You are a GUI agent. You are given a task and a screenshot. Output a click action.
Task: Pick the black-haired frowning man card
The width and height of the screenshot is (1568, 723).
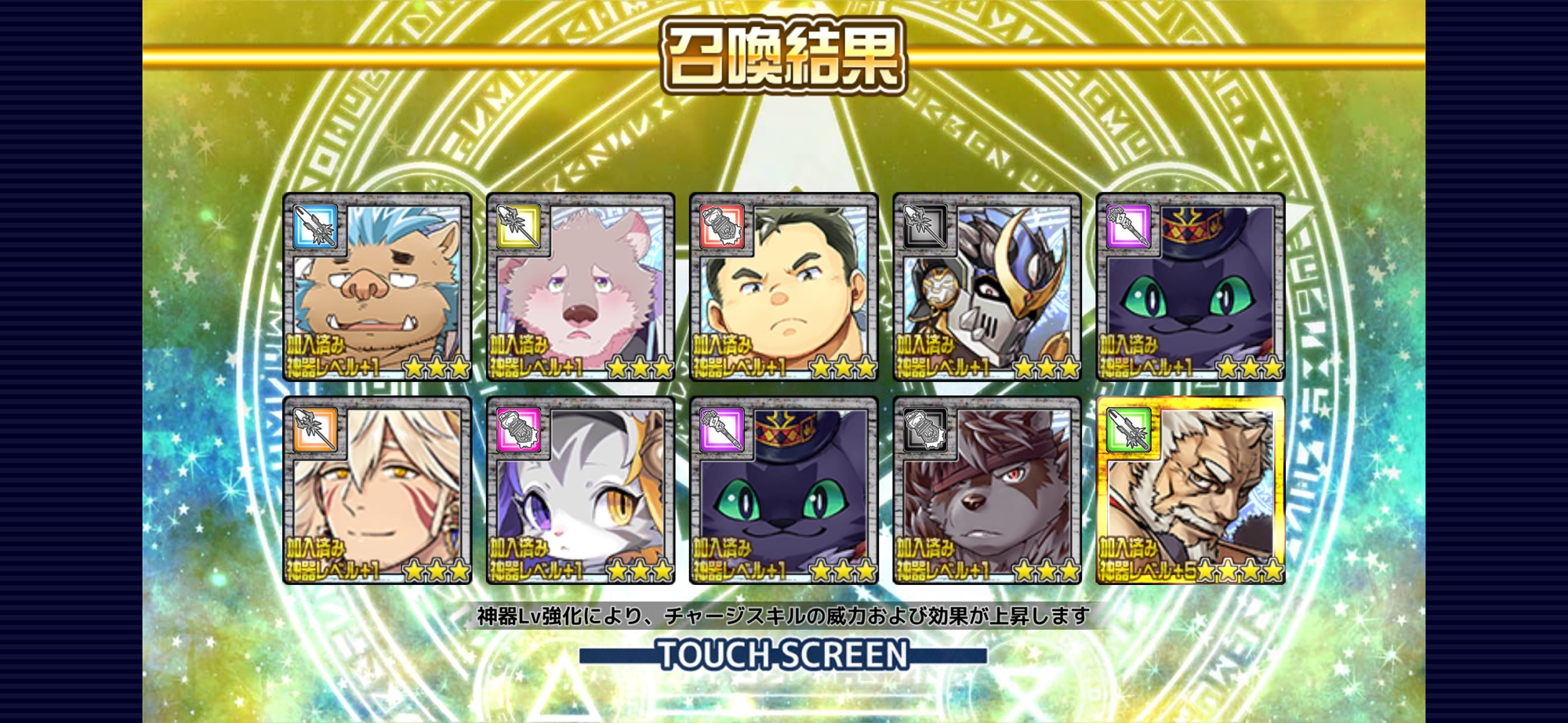click(783, 287)
